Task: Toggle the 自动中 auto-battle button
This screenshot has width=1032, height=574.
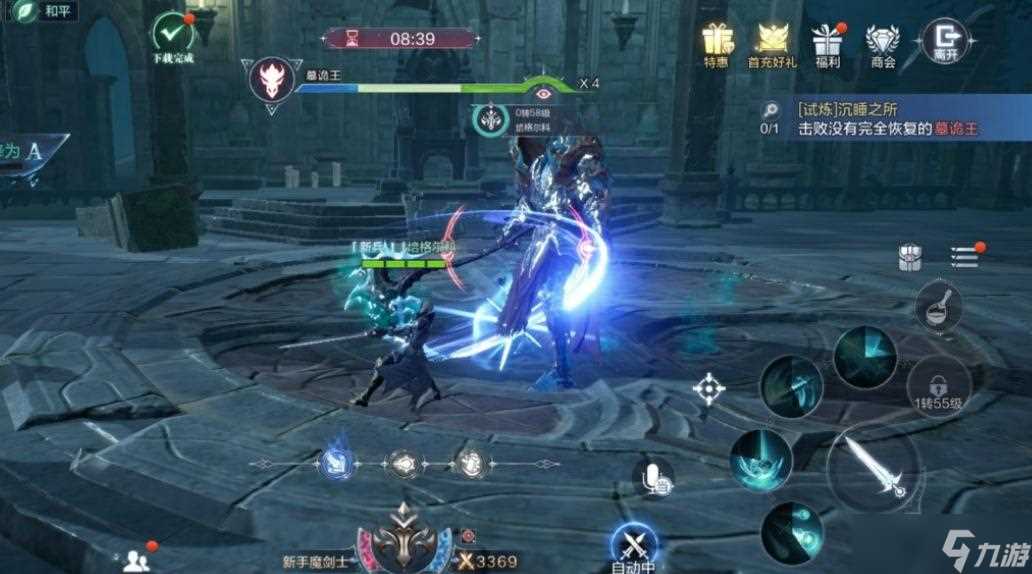Action: pos(634,543)
